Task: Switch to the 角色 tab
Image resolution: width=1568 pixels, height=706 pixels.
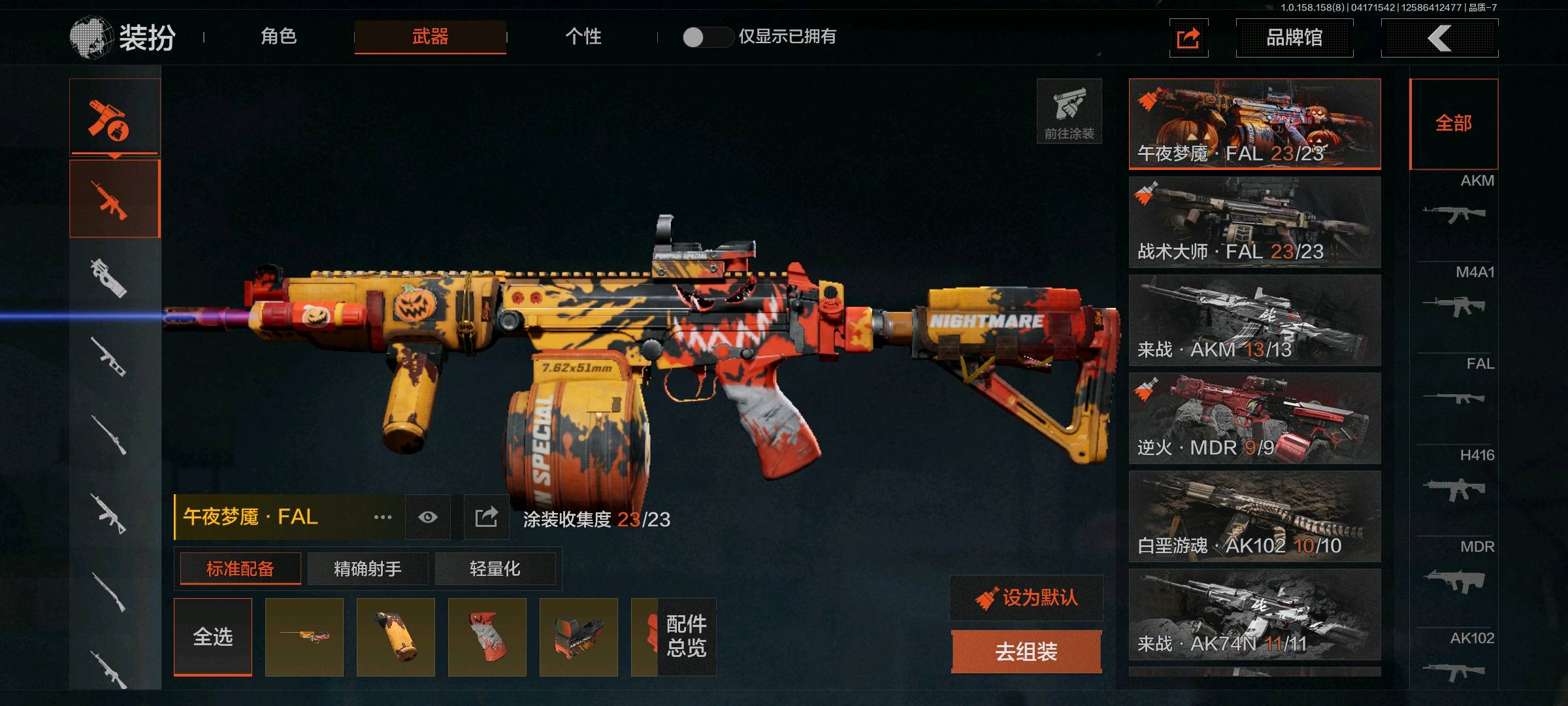Action: 279,37
